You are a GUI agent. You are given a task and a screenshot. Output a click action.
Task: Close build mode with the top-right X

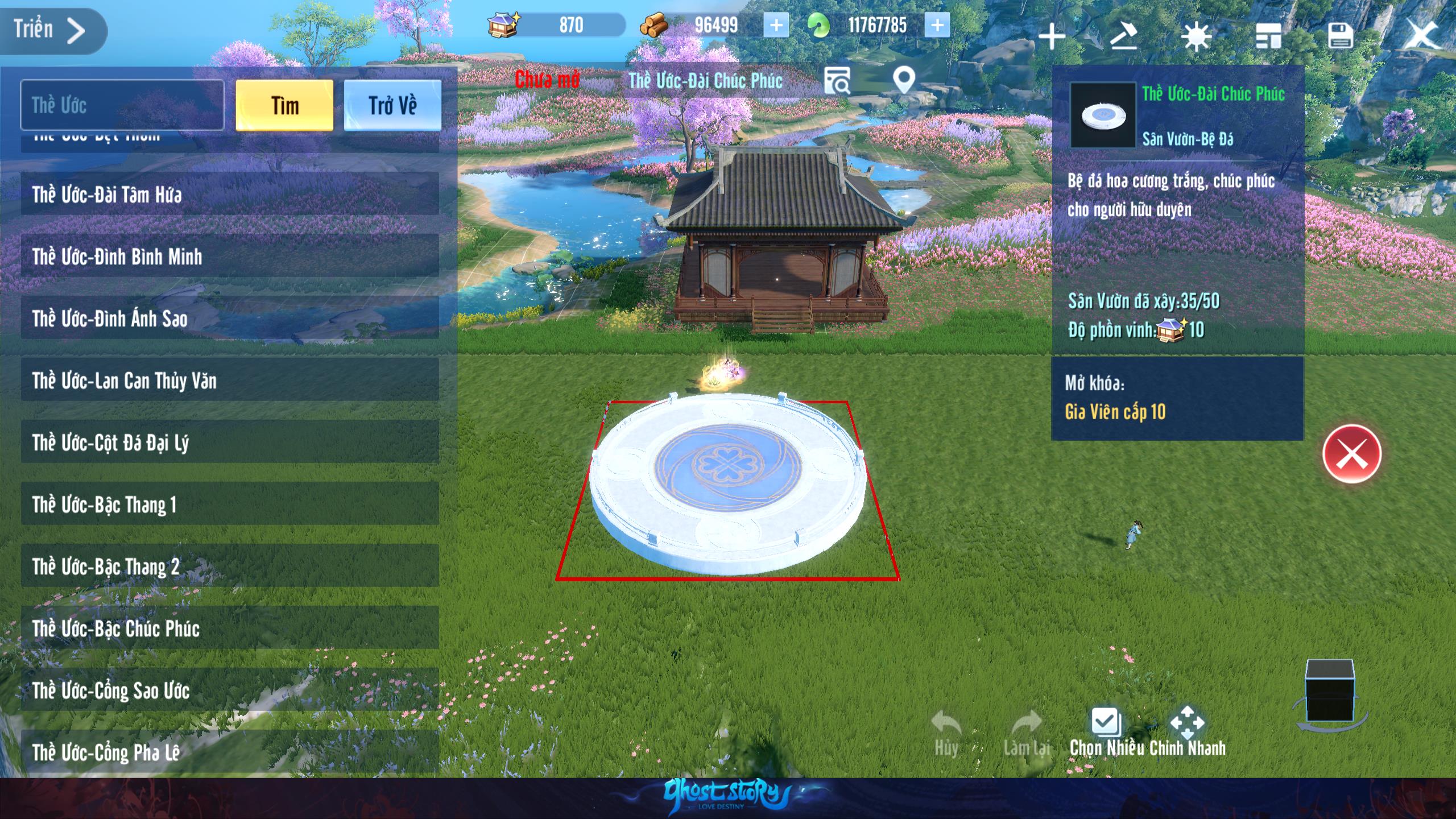tap(1421, 35)
